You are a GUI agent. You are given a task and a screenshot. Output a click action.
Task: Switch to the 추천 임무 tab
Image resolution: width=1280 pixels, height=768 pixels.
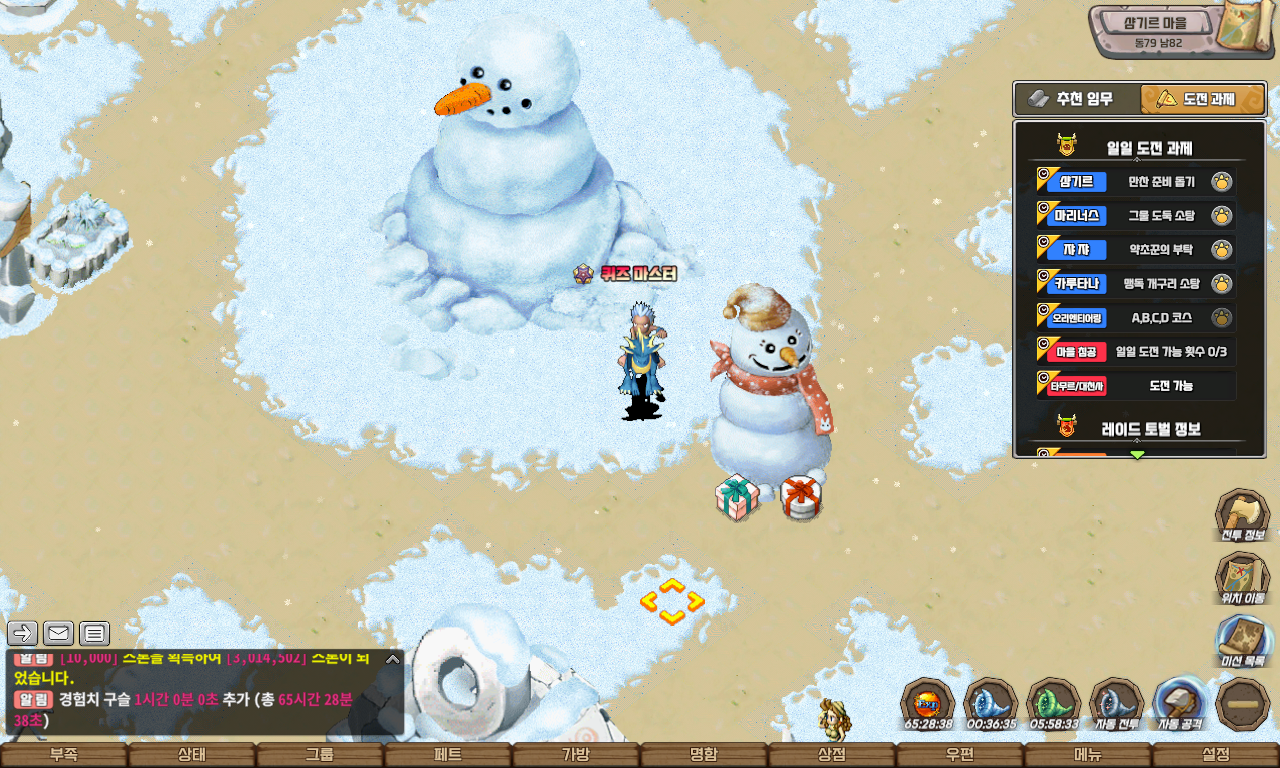coord(1078,99)
